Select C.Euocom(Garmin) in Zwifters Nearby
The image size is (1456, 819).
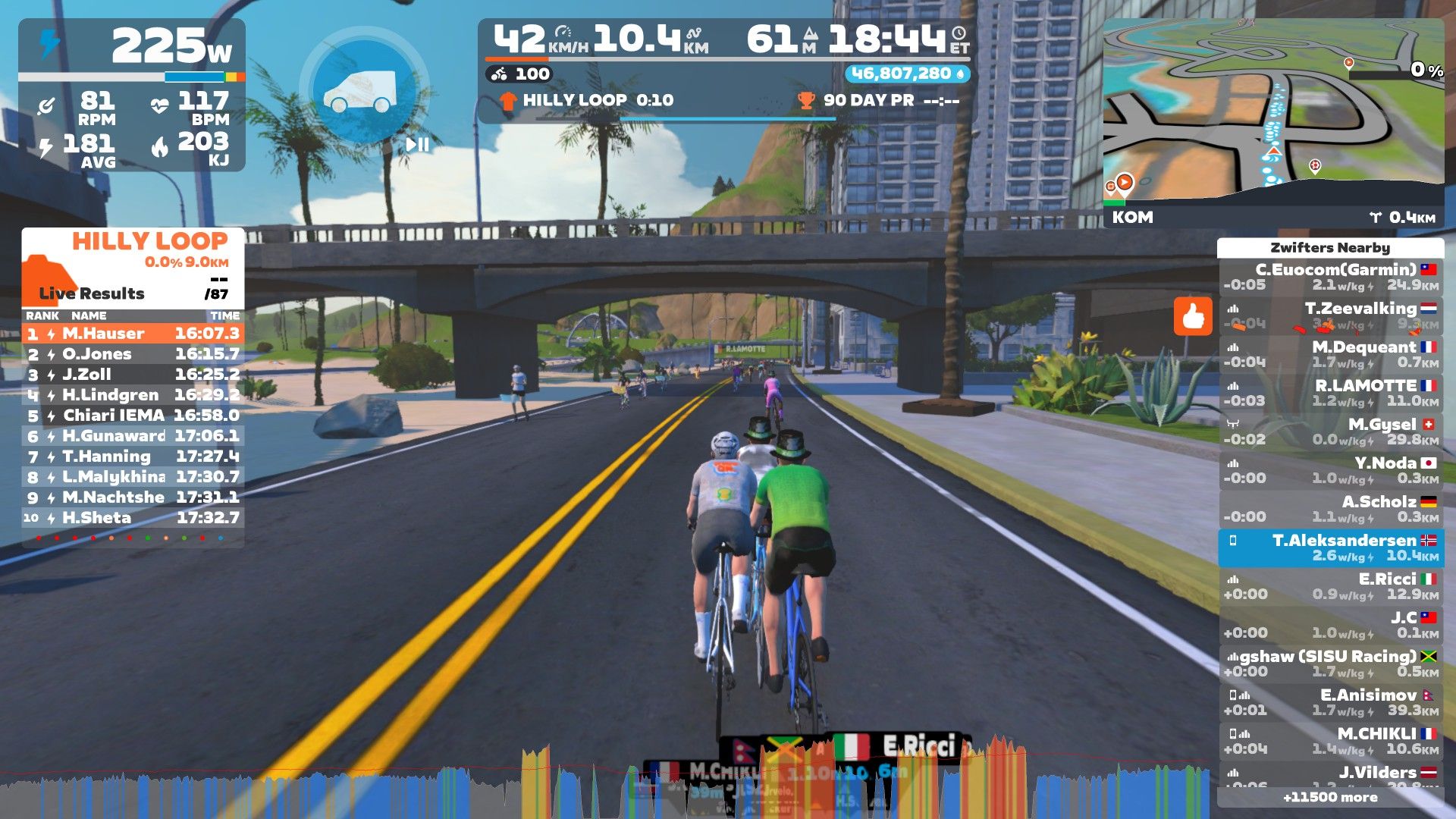coord(1331,277)
